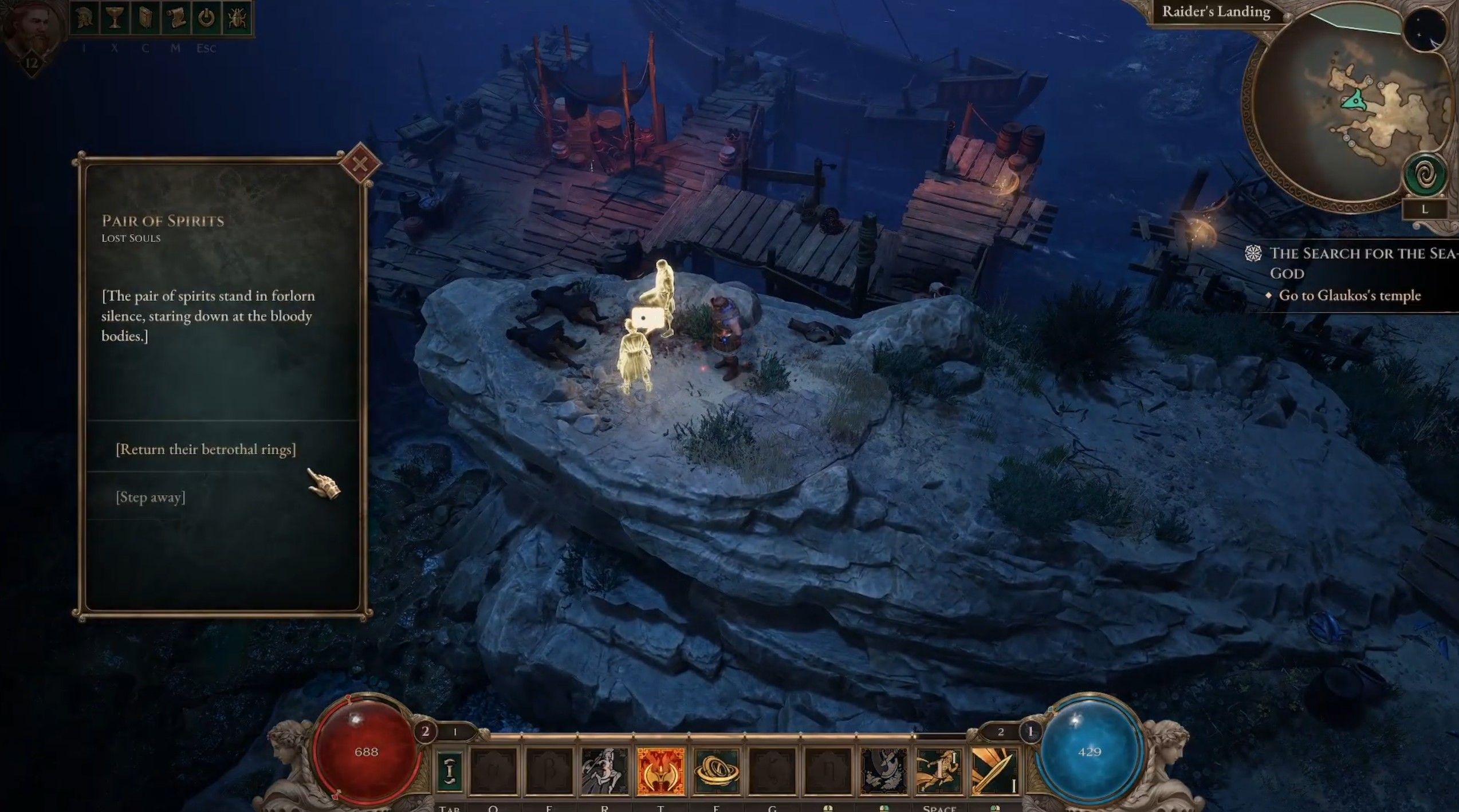Choose "Return their betrothal rings" dialogue option
Screen dimensions: 1459x812
206,450
